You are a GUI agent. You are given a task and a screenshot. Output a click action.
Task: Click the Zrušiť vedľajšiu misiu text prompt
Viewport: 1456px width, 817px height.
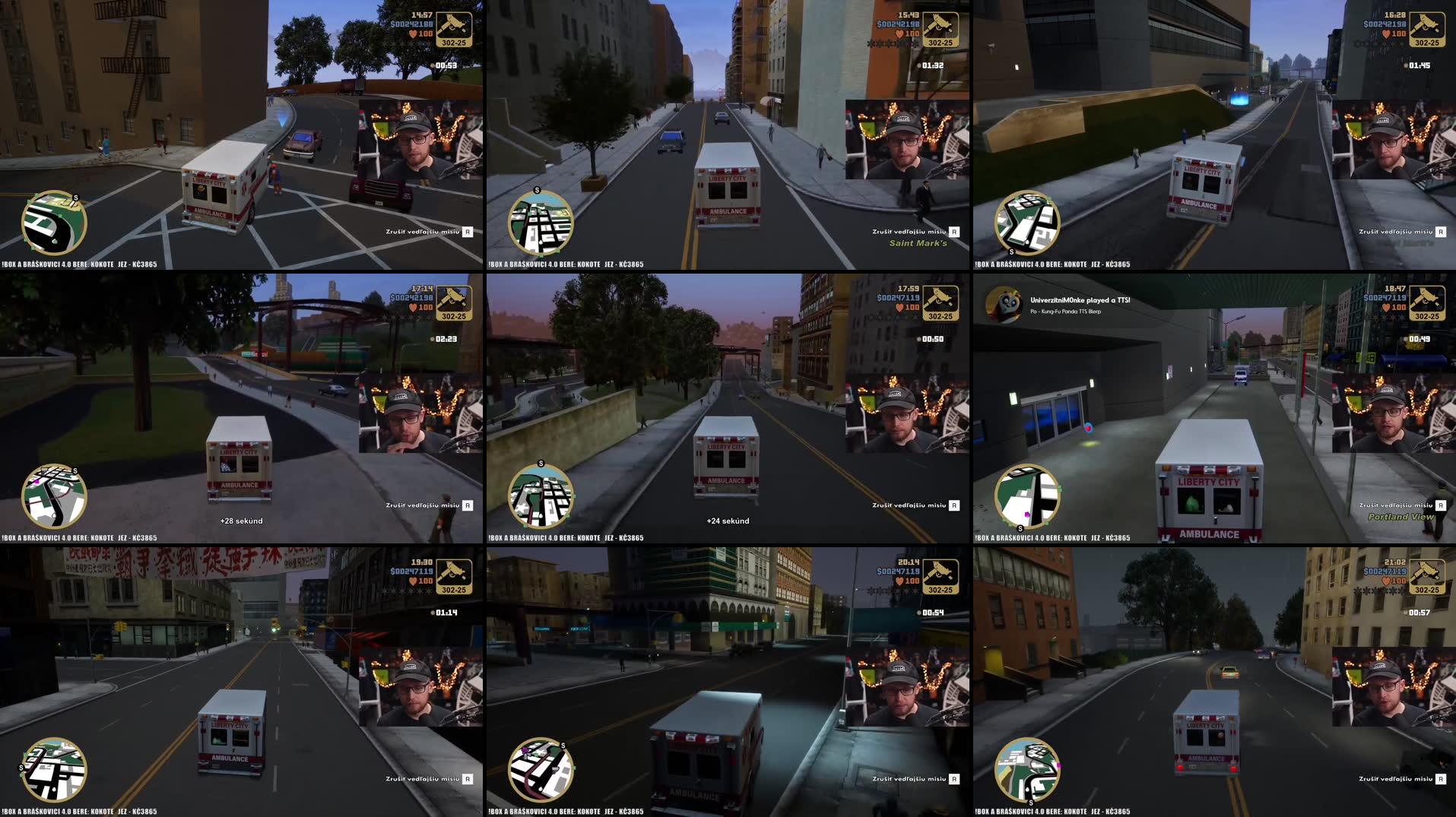tap(423, 231)
